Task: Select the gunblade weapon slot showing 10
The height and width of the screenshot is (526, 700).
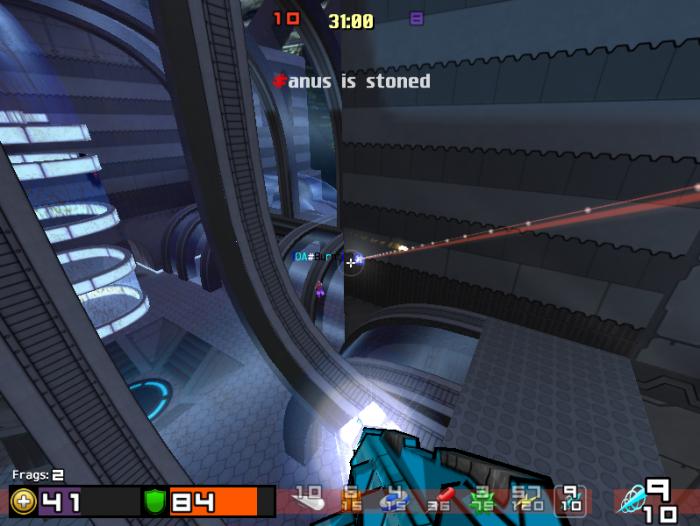Action: [307, 498]
